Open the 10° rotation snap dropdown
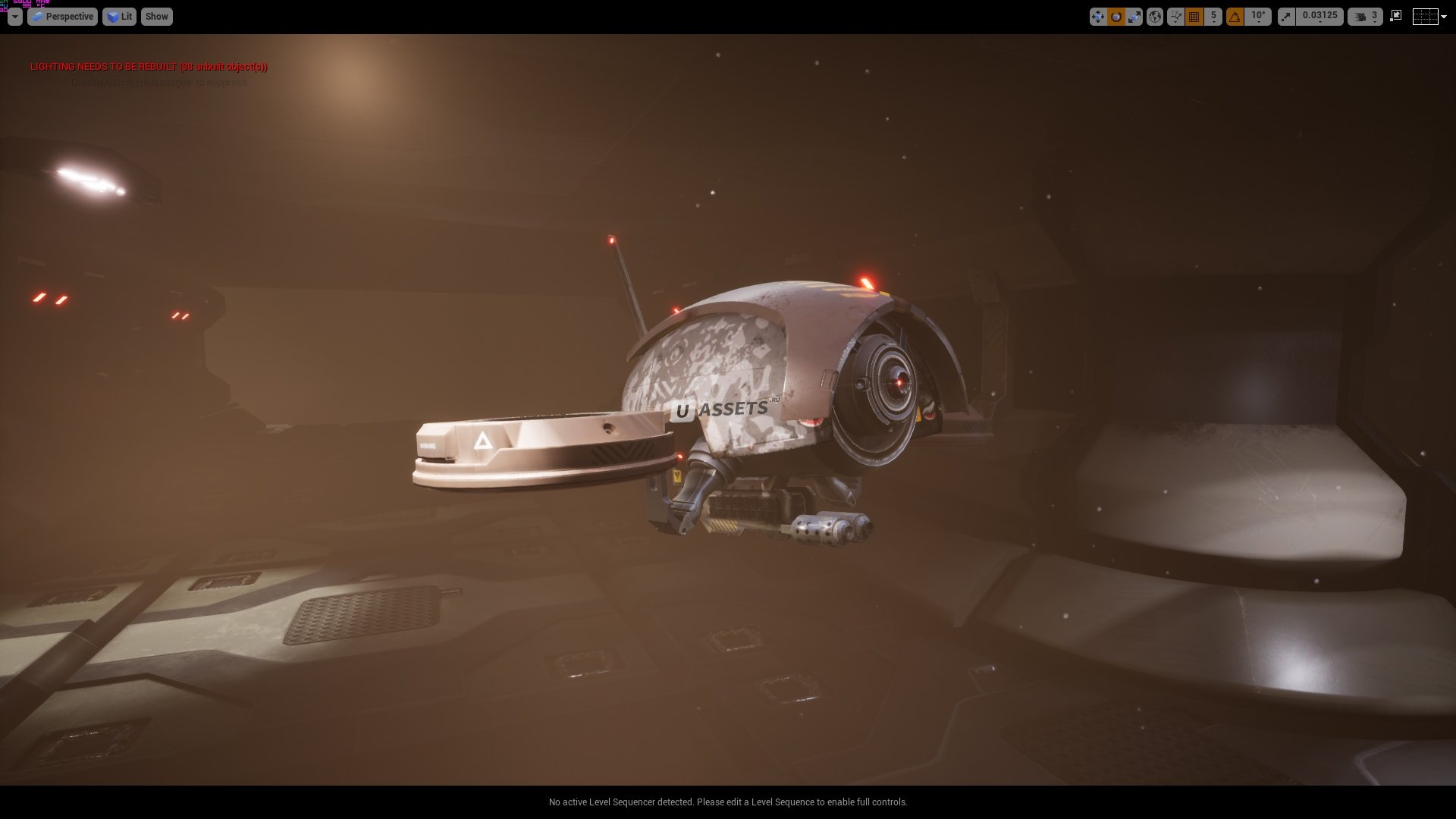 click(x=1258, y=17)
